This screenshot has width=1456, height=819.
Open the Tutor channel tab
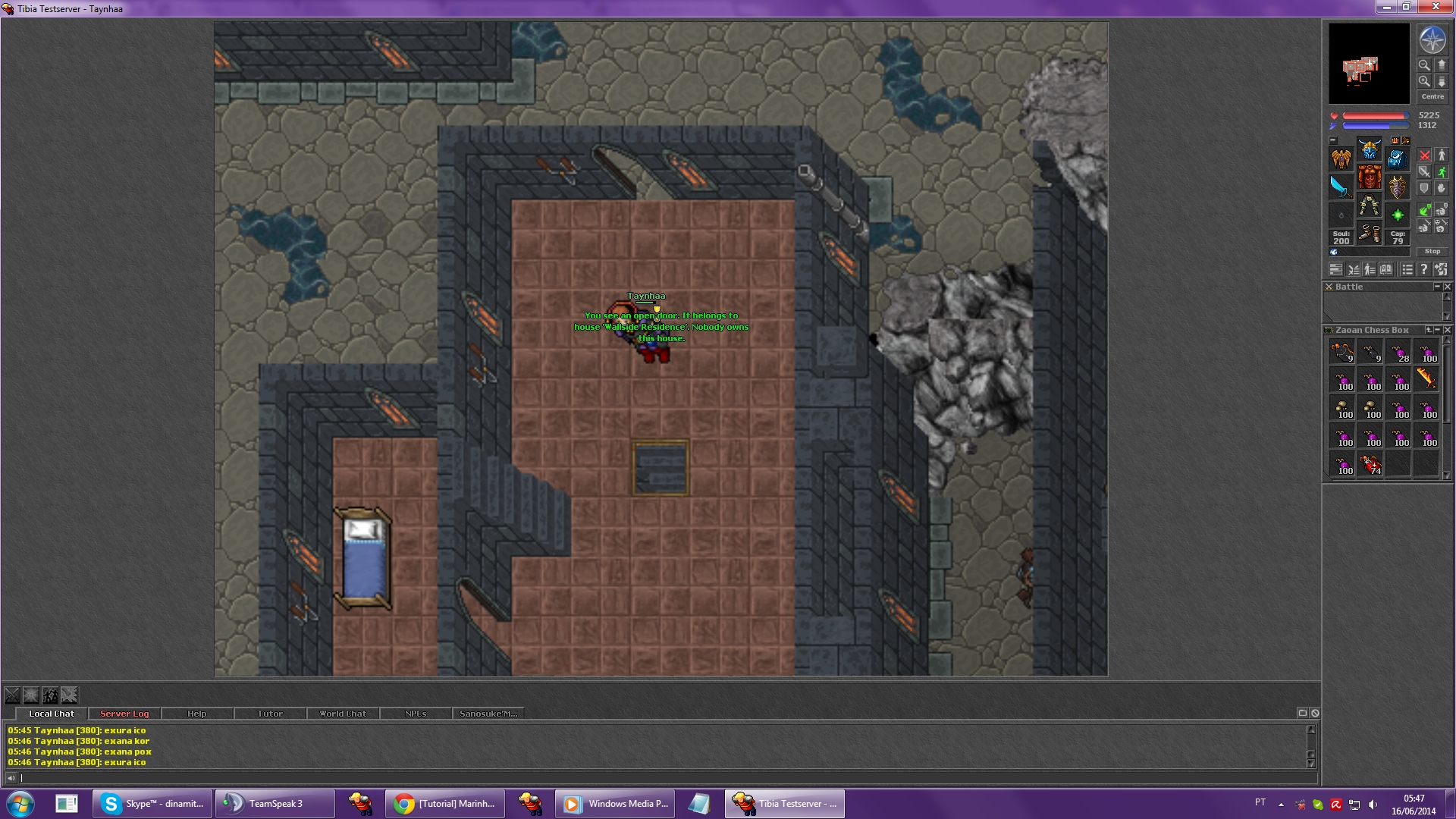pyautogui.click(x=269, y=714)
